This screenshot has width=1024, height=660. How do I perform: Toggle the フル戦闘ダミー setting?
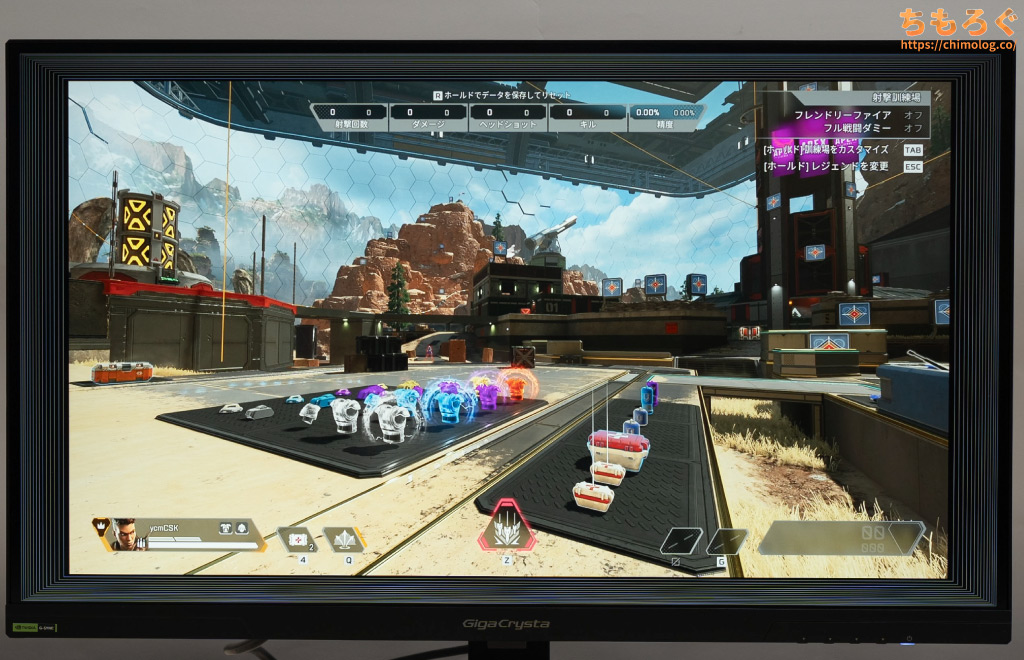(858, 128)
